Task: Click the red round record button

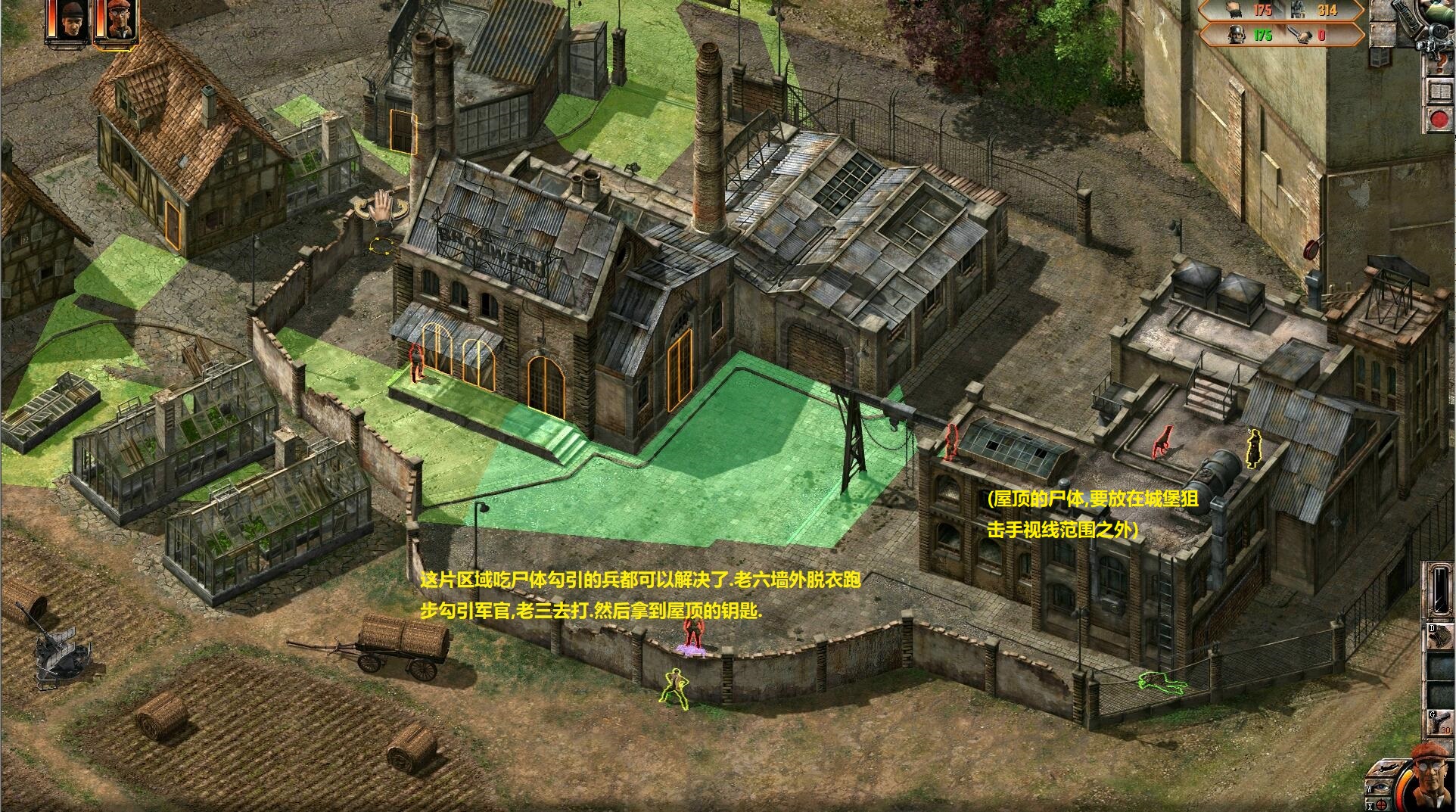Action: pyautogui.click(x=1439, y=118)
